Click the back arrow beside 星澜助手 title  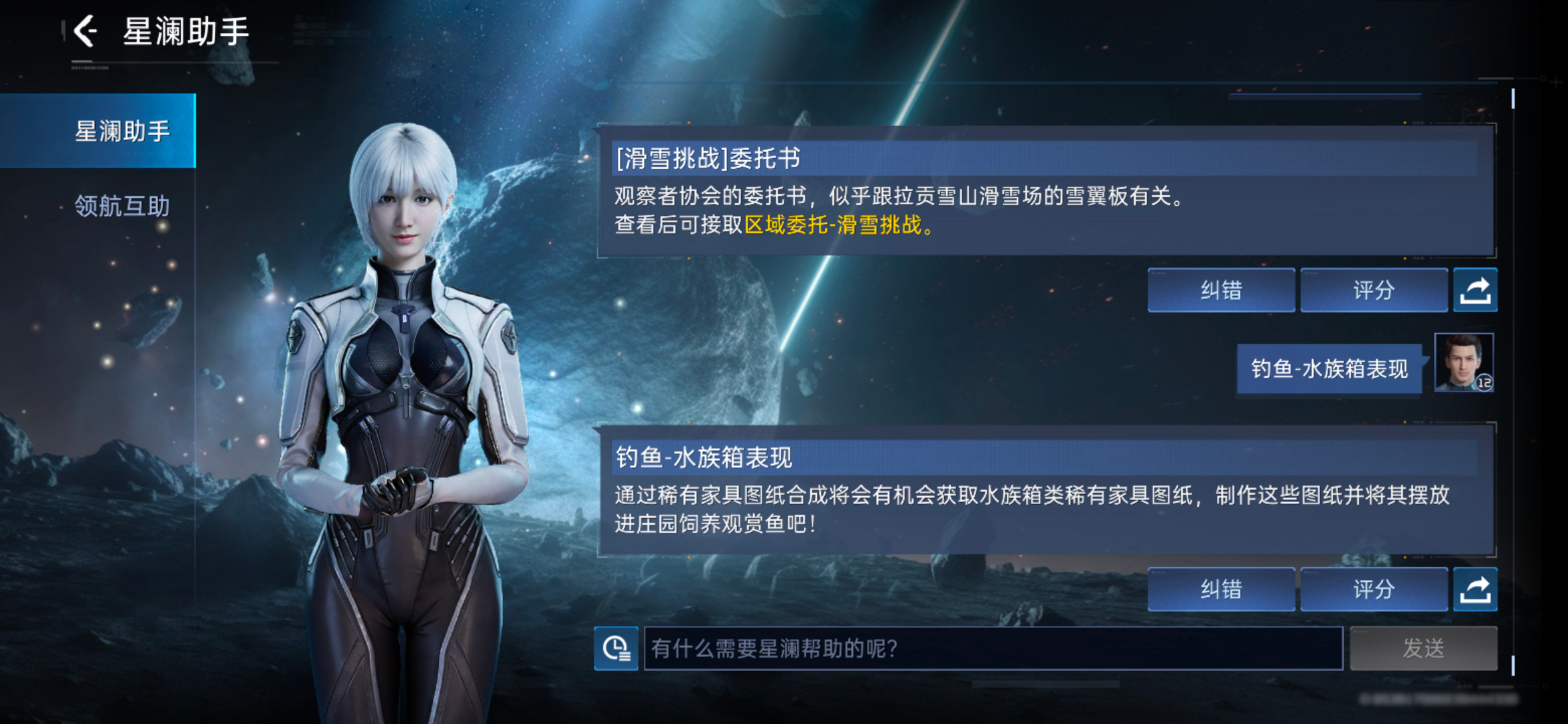click(85, 30)
